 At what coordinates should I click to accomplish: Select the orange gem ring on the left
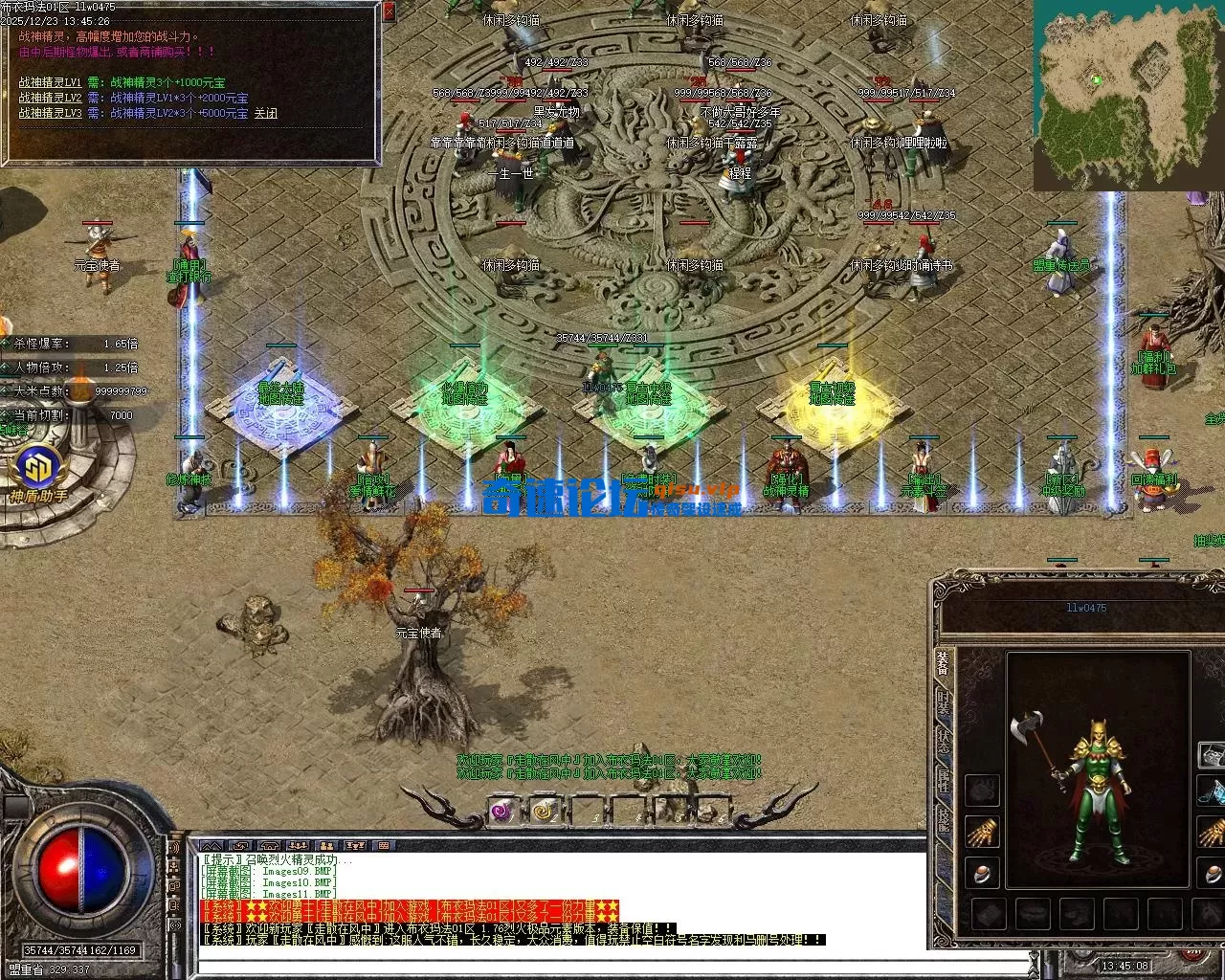point(982,873)
